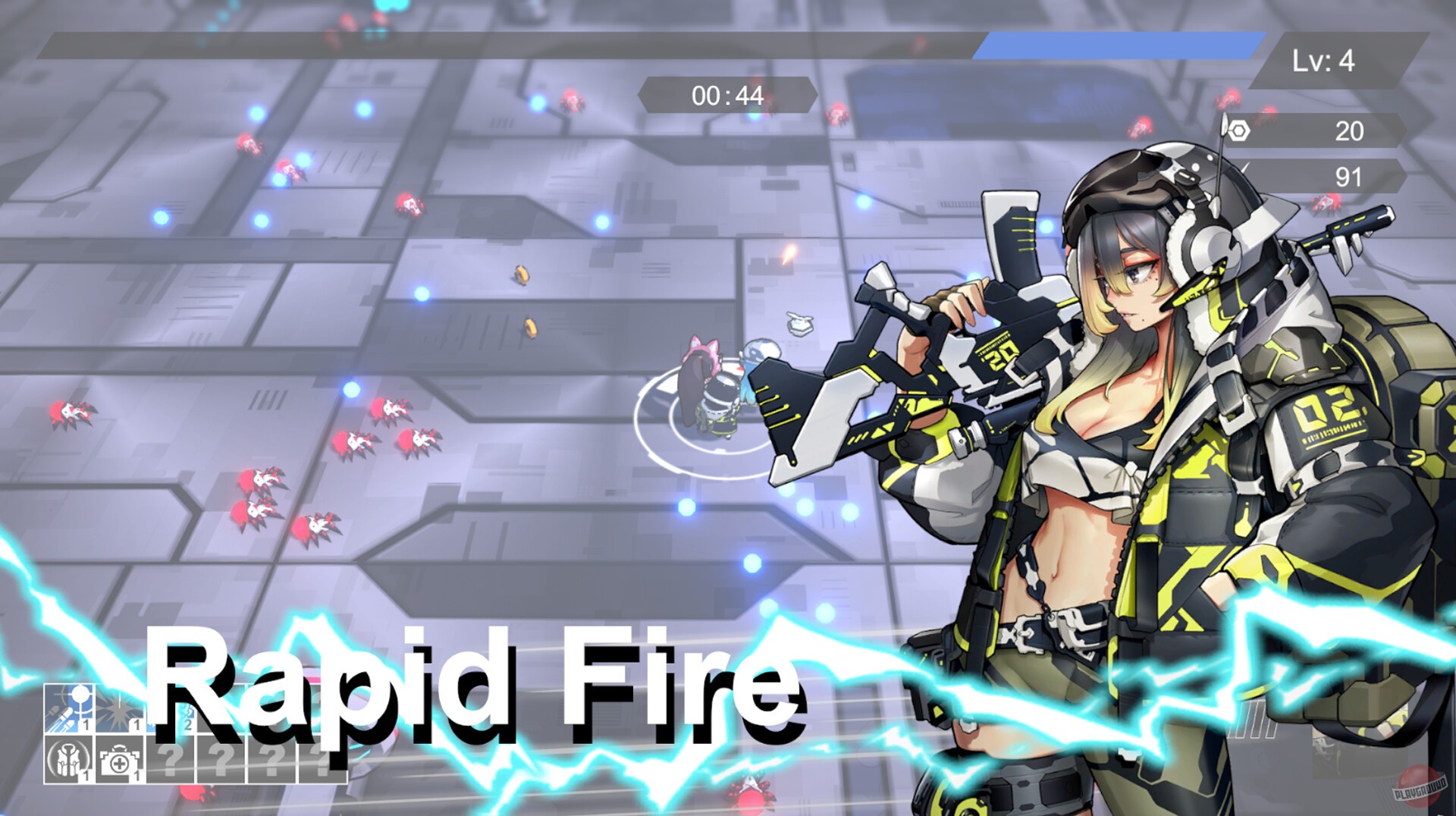Click the screw resource icon beside 91
This screenshot has height=816, width=1456.
pyautogui.click(x=1242, y=167)
